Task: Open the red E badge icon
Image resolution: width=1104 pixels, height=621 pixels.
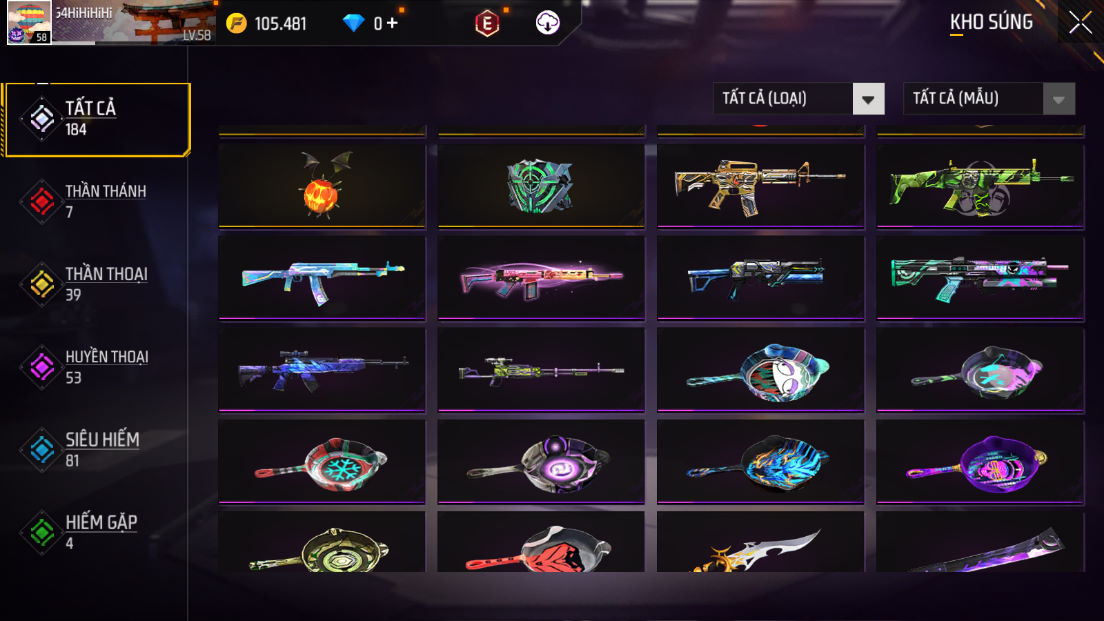Action: coord(487,23)
